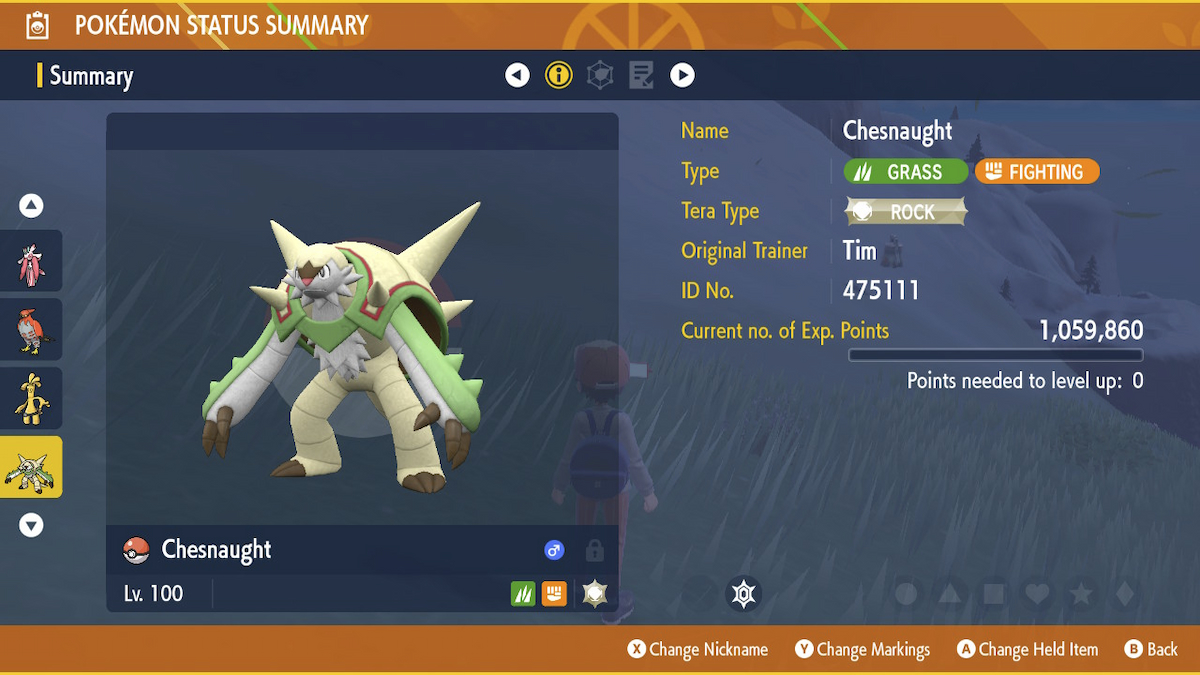Select the highlighted info page tab
The image size is (1200, 675).
559,75
